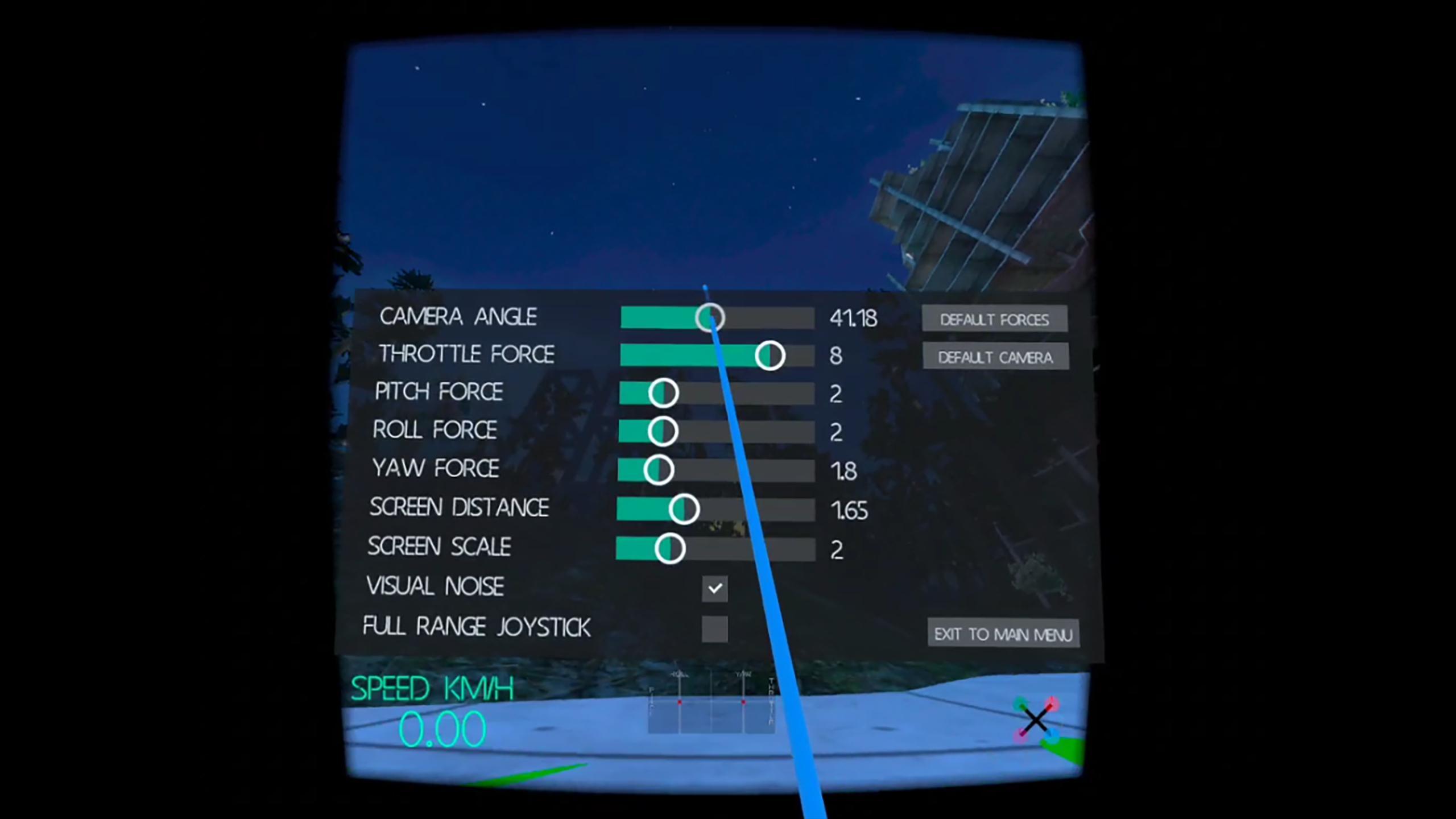
Task: Click the Default Camera button
Action: [x=995, y=357]
